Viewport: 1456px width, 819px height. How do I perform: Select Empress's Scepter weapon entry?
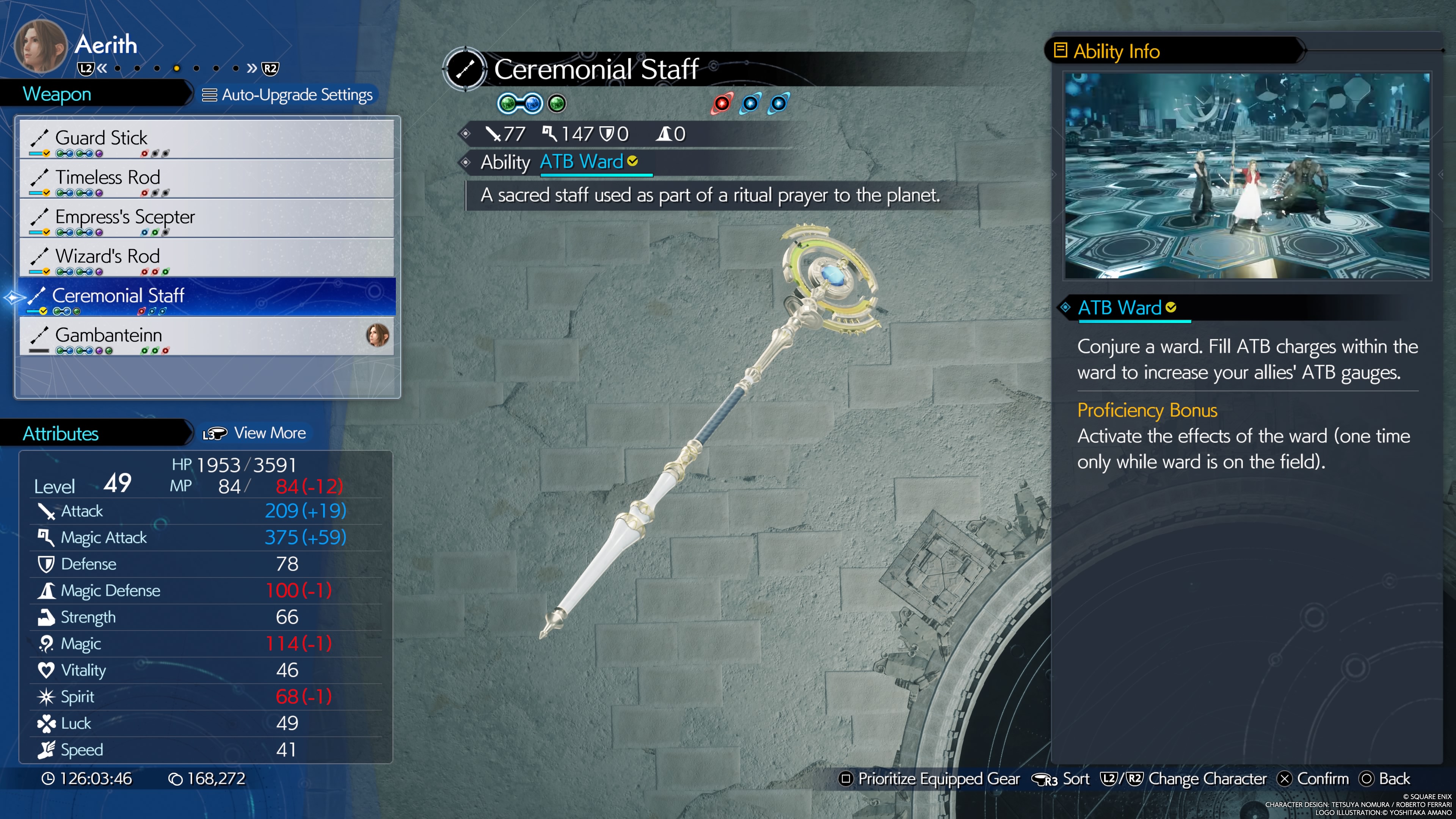(206, 218)
